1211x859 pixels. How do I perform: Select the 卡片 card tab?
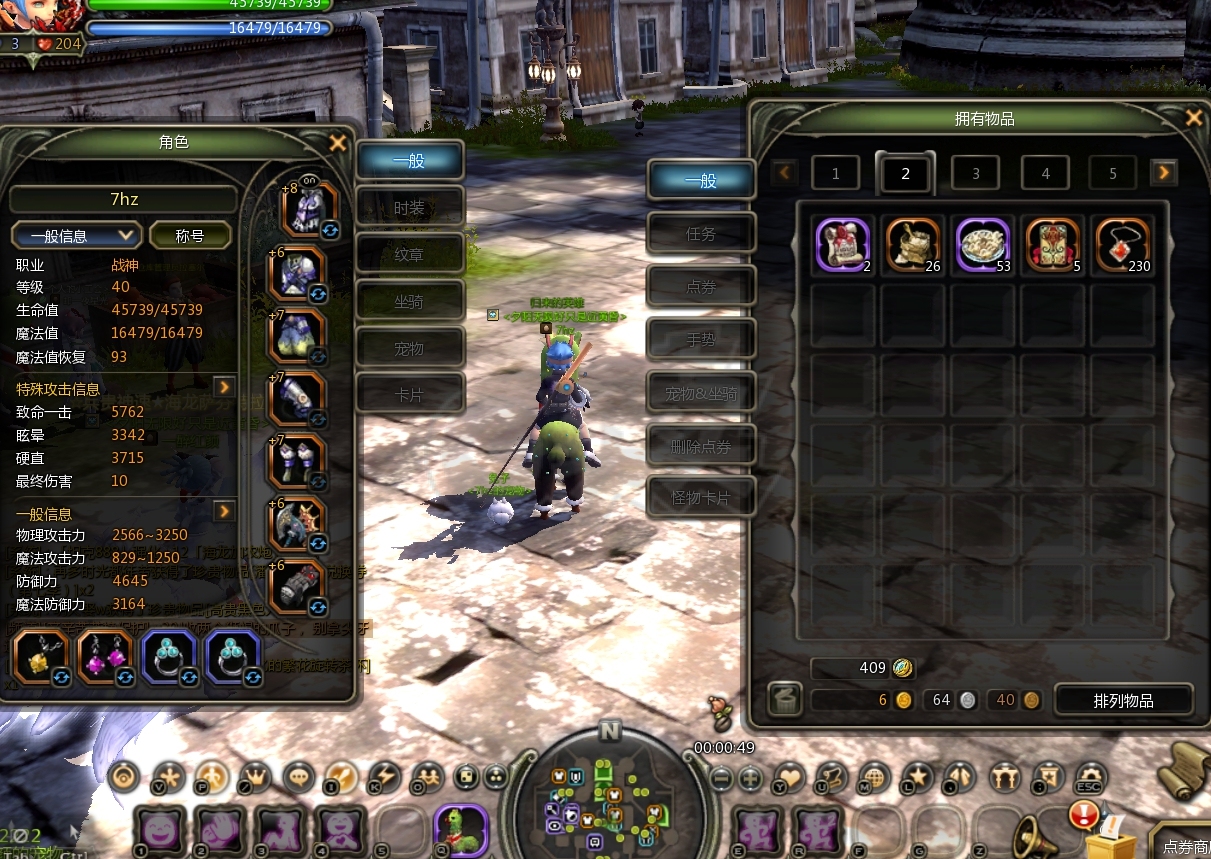(x=410, y=395)
